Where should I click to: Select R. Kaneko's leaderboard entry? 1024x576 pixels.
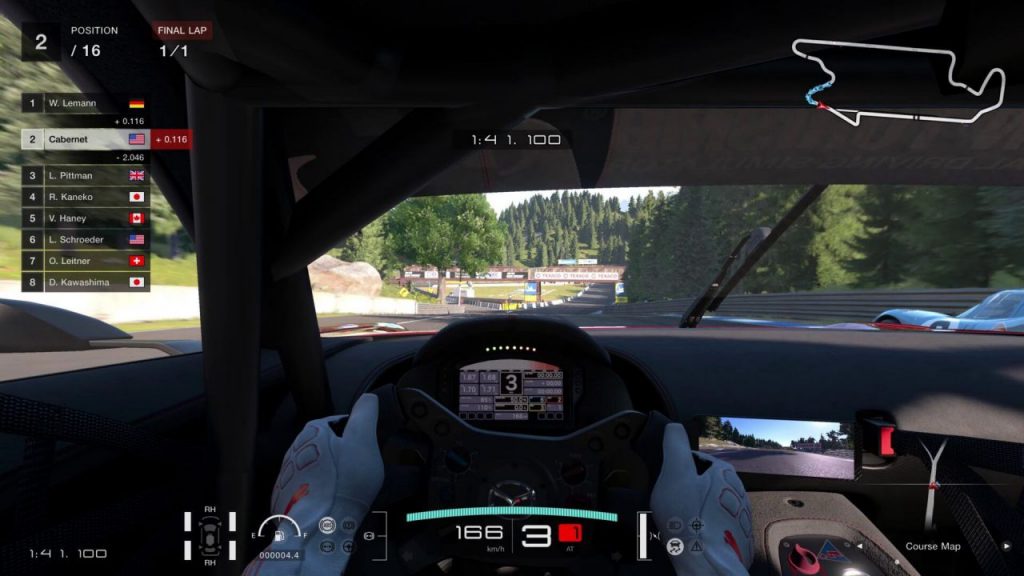[85, 196]
